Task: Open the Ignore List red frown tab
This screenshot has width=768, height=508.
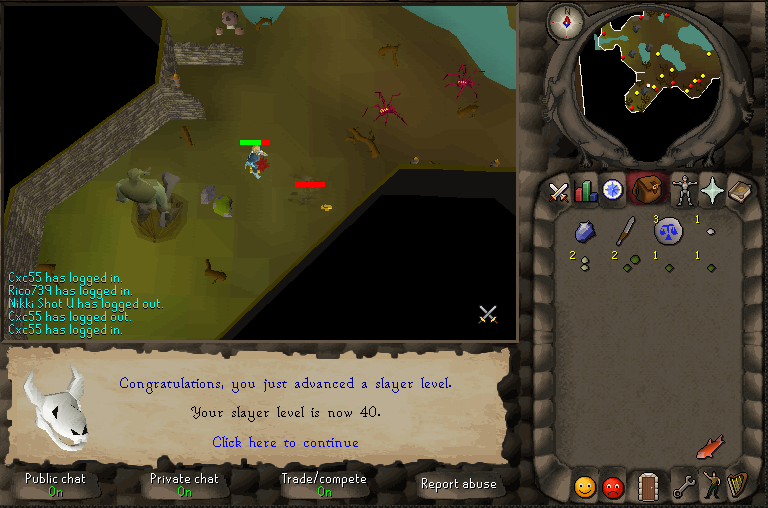Action: (x=613, y=487)
